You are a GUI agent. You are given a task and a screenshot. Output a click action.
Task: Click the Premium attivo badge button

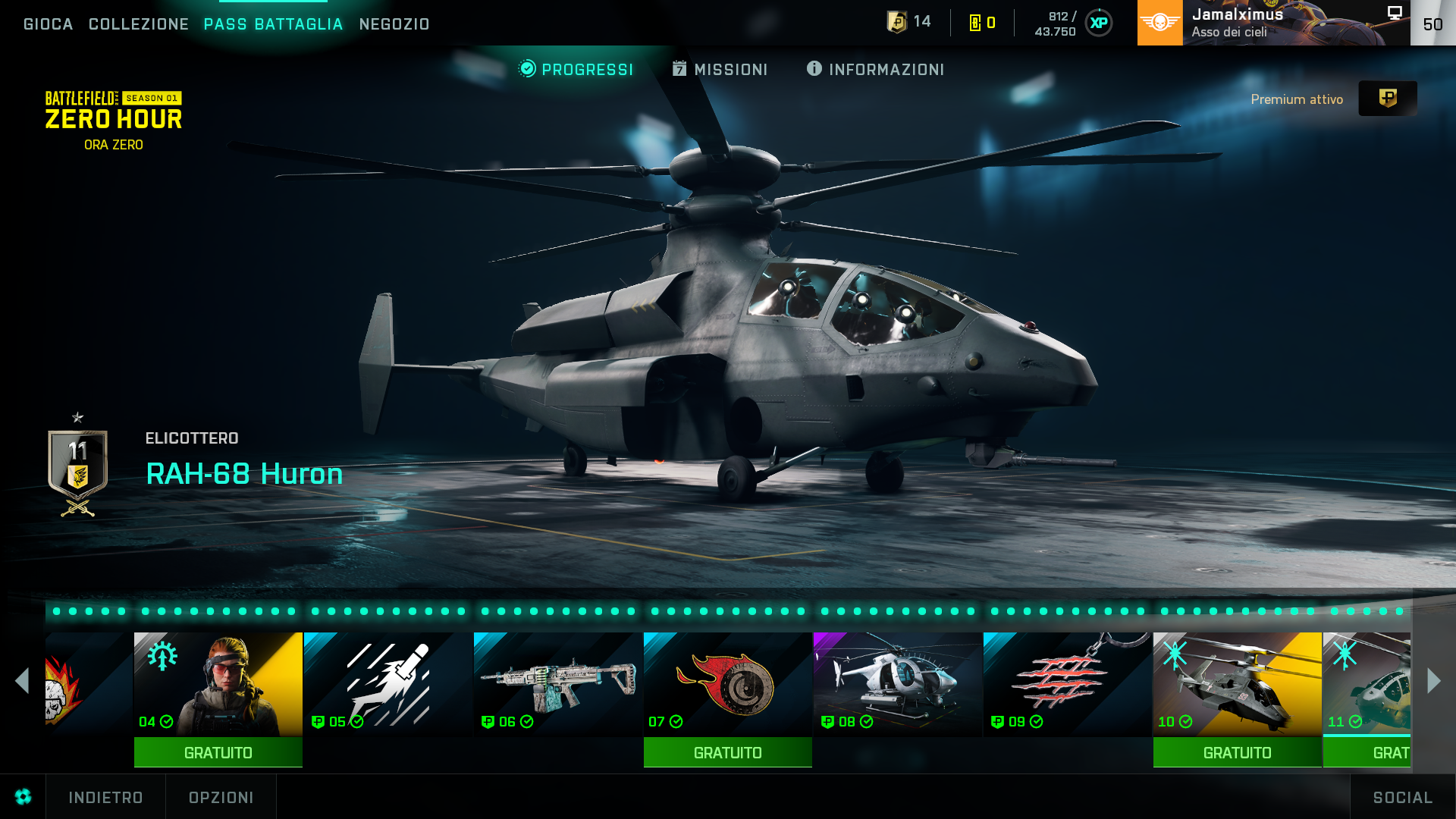1387,99
